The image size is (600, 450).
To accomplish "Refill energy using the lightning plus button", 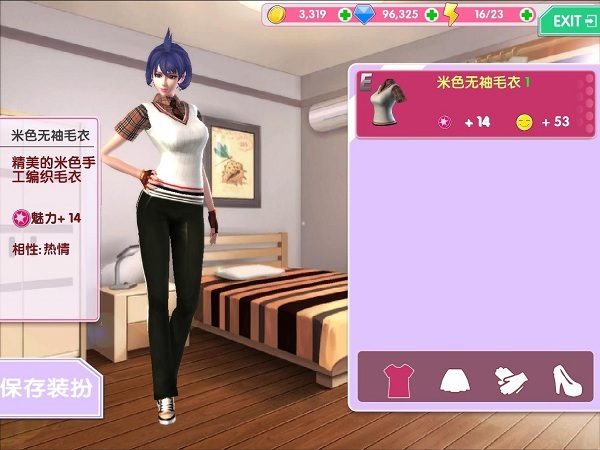I will [526, 15].
